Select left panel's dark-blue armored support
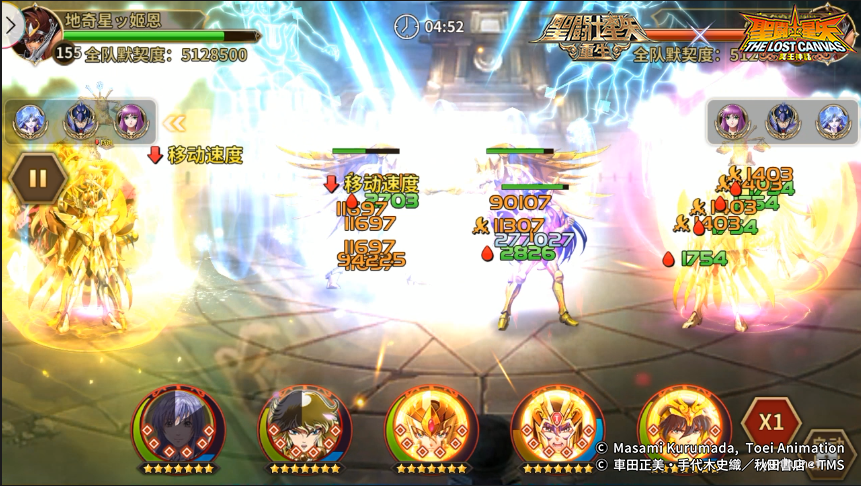The width and height of the screenshot is (861, 486). click(x=80, y=122)
